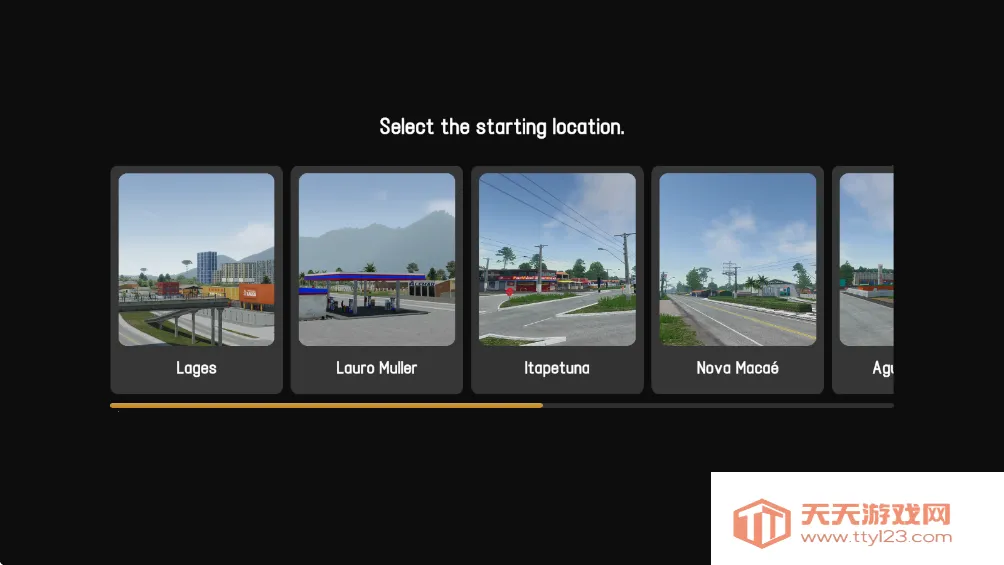Select the Nova Macaé location card

(737, 279)
